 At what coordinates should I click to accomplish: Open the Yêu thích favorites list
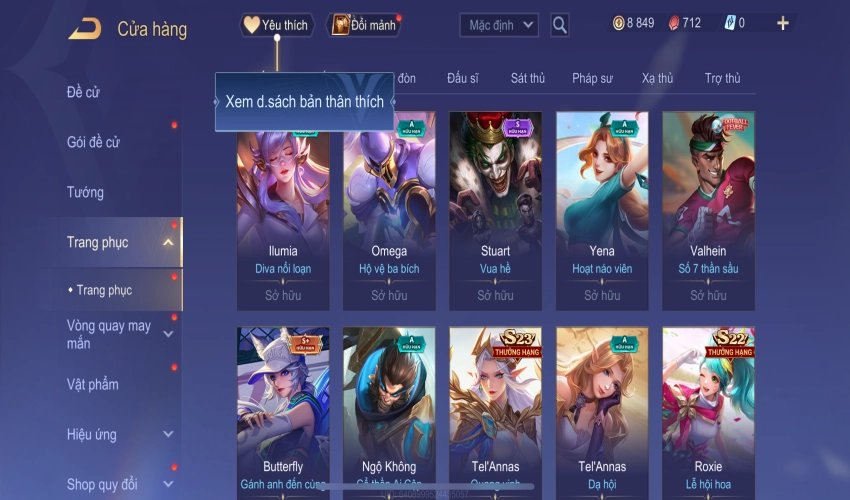[277, 25]
